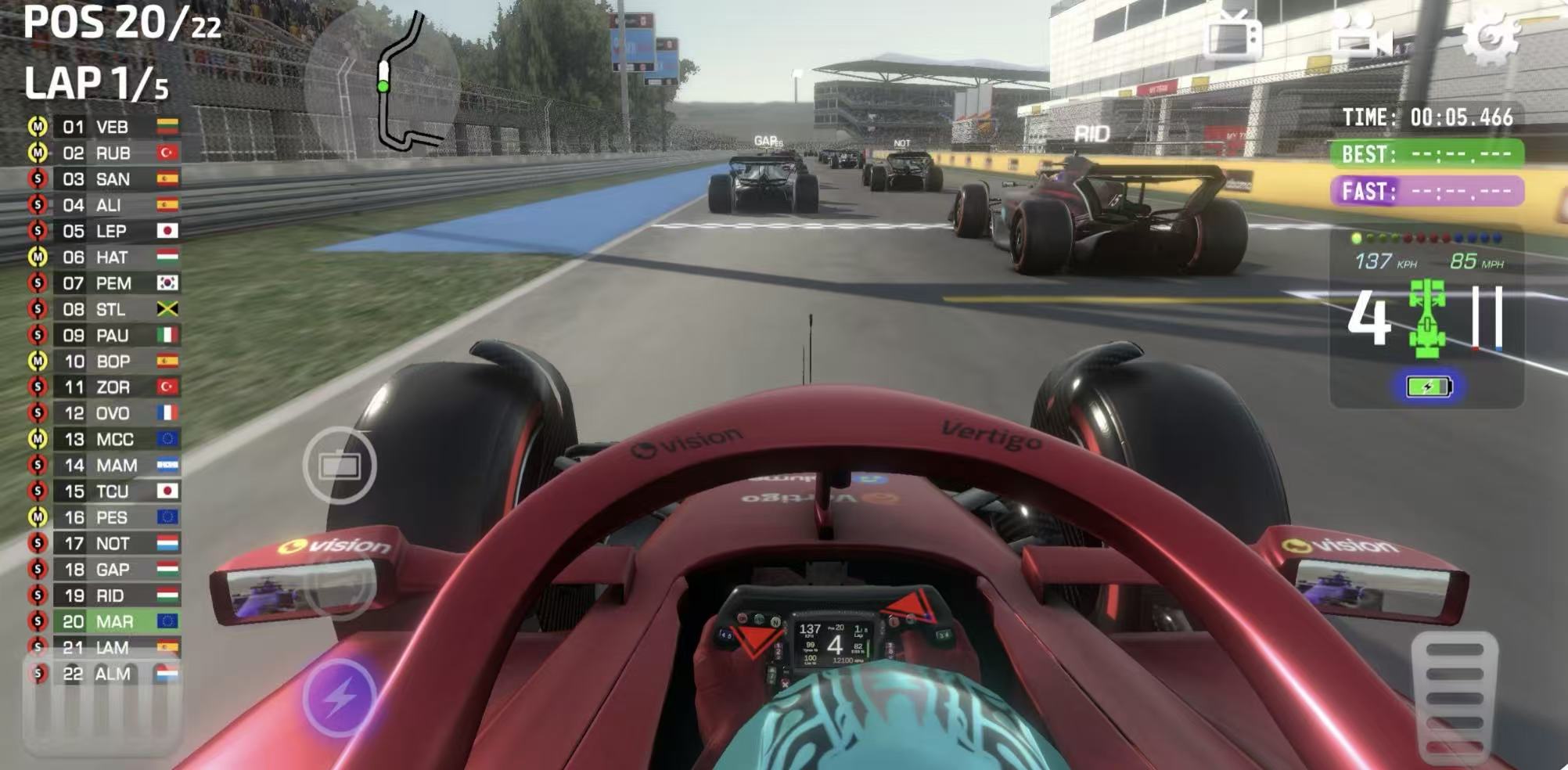
Task: Select leader VEB in the standings list
Action: pyautogui.click(x=112, y=127)
